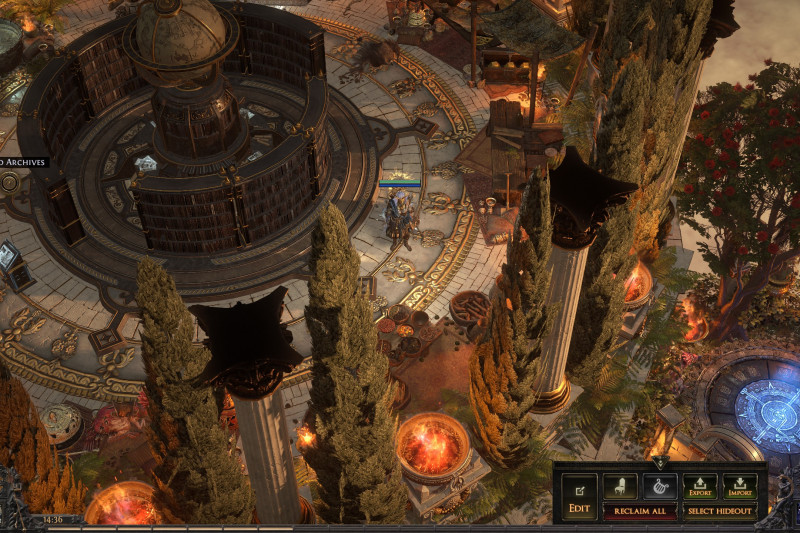Export the hideout layout
The image size is (800, 533).
[x=700, y=487]
